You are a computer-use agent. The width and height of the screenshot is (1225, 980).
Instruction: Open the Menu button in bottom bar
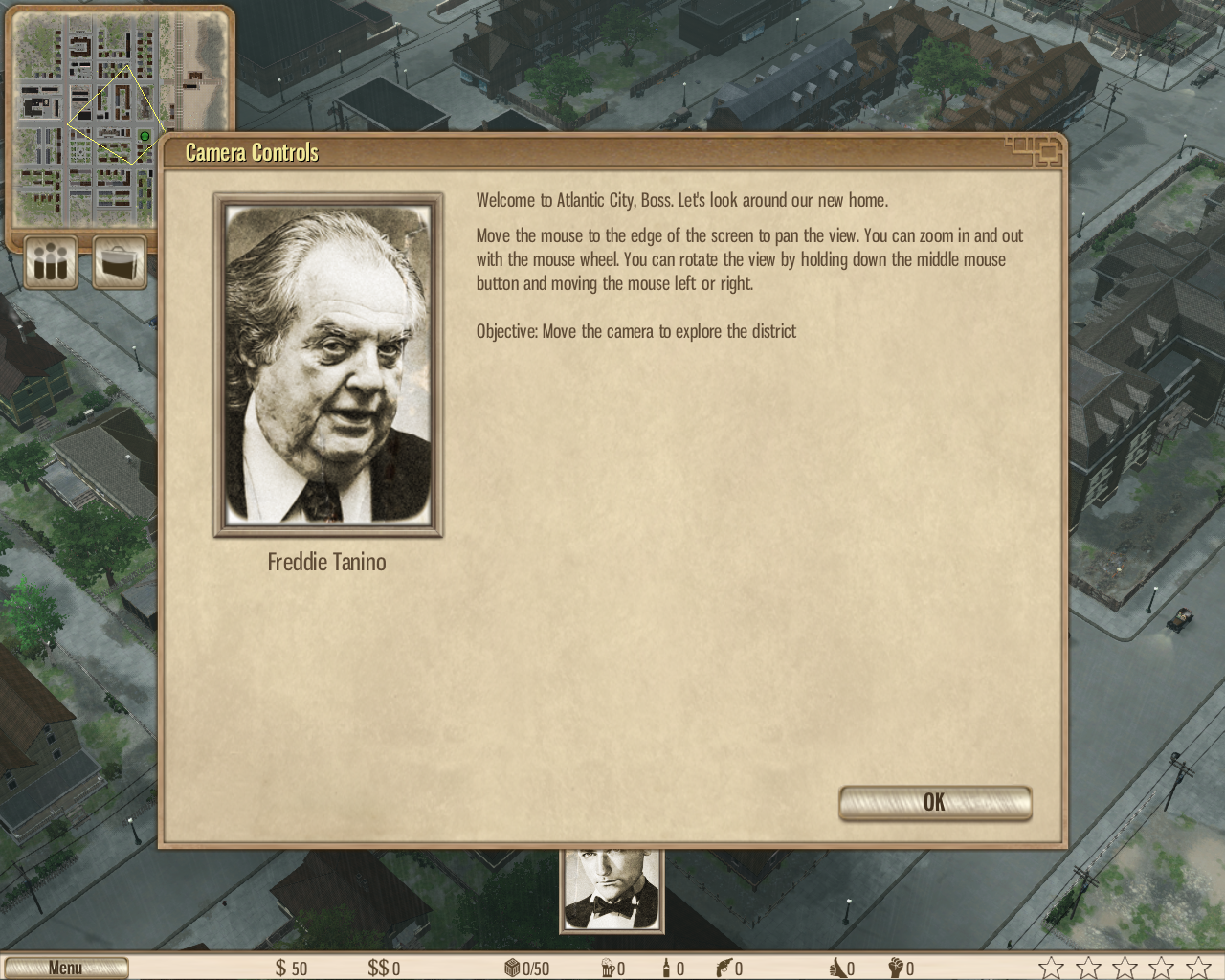click(x=65, y=968)
